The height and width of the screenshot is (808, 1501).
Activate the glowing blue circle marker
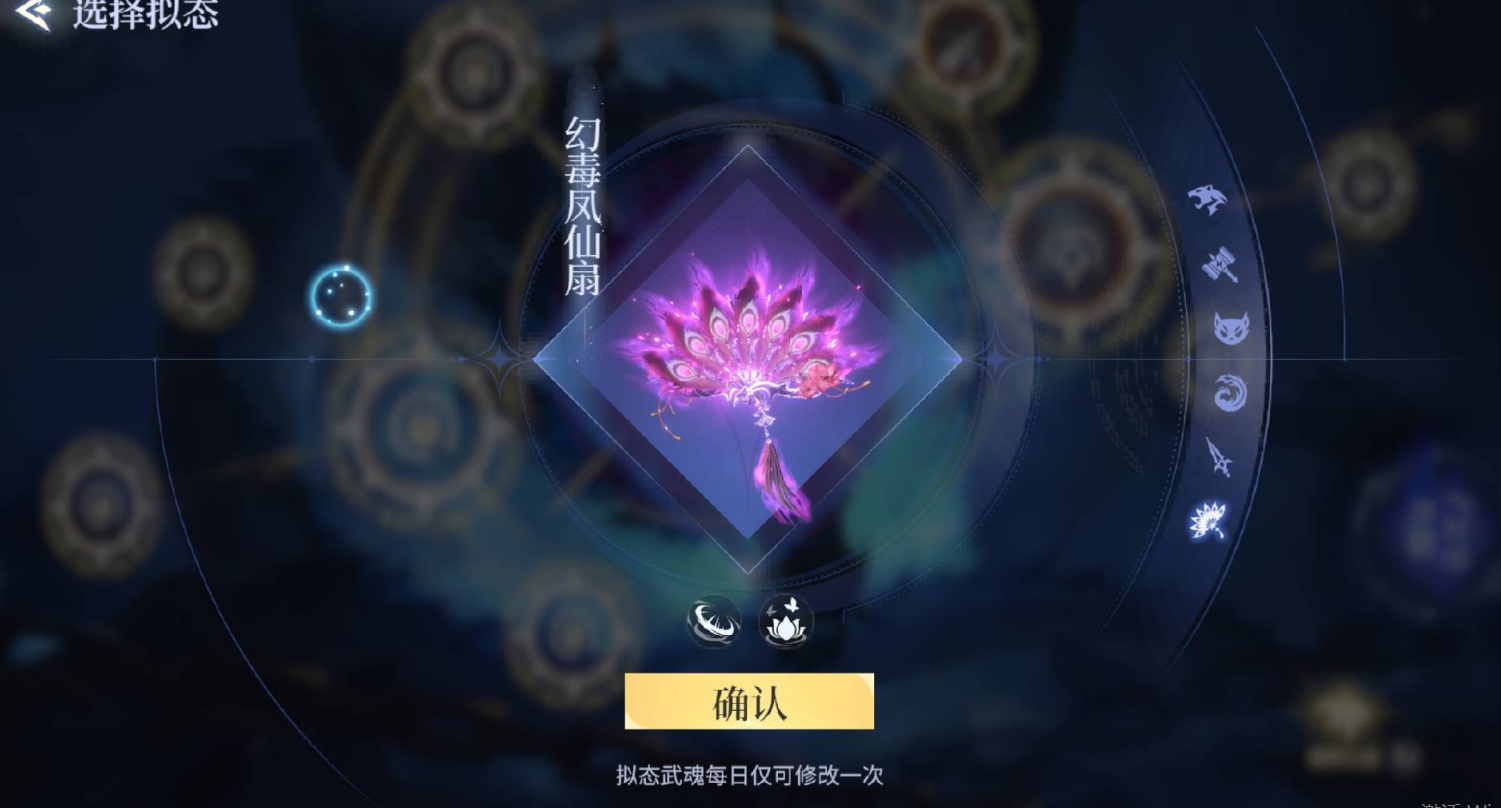click(341, 295)
